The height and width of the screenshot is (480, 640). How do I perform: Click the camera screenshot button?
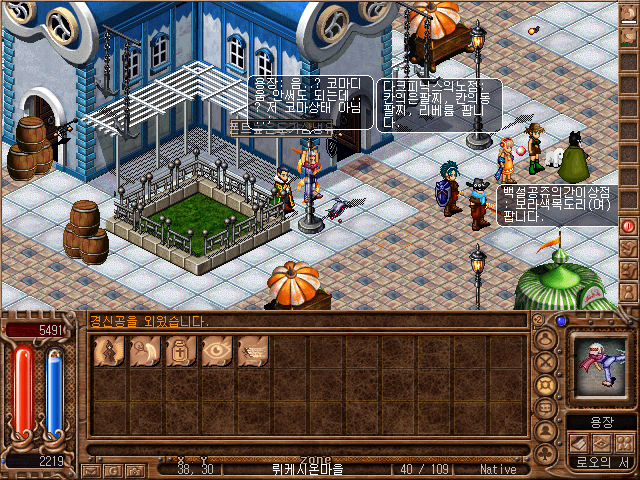[x=135, y=469]
